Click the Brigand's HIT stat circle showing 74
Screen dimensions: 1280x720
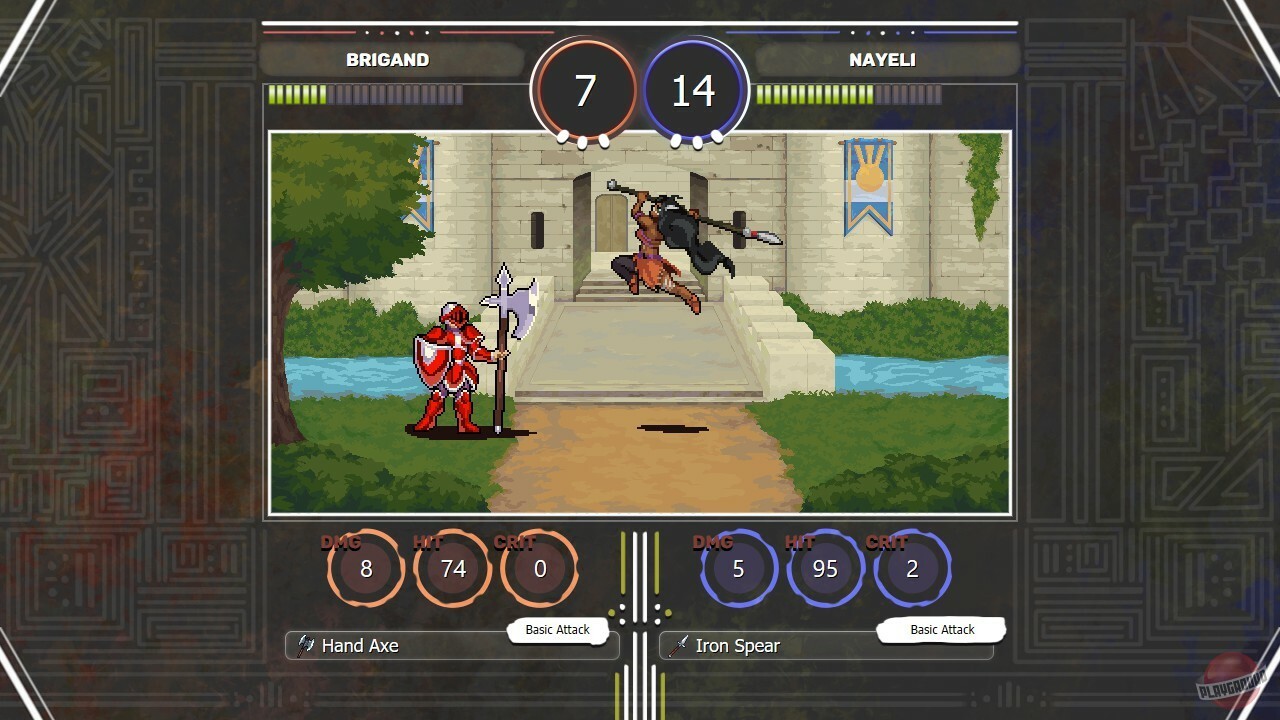point(453,568)
